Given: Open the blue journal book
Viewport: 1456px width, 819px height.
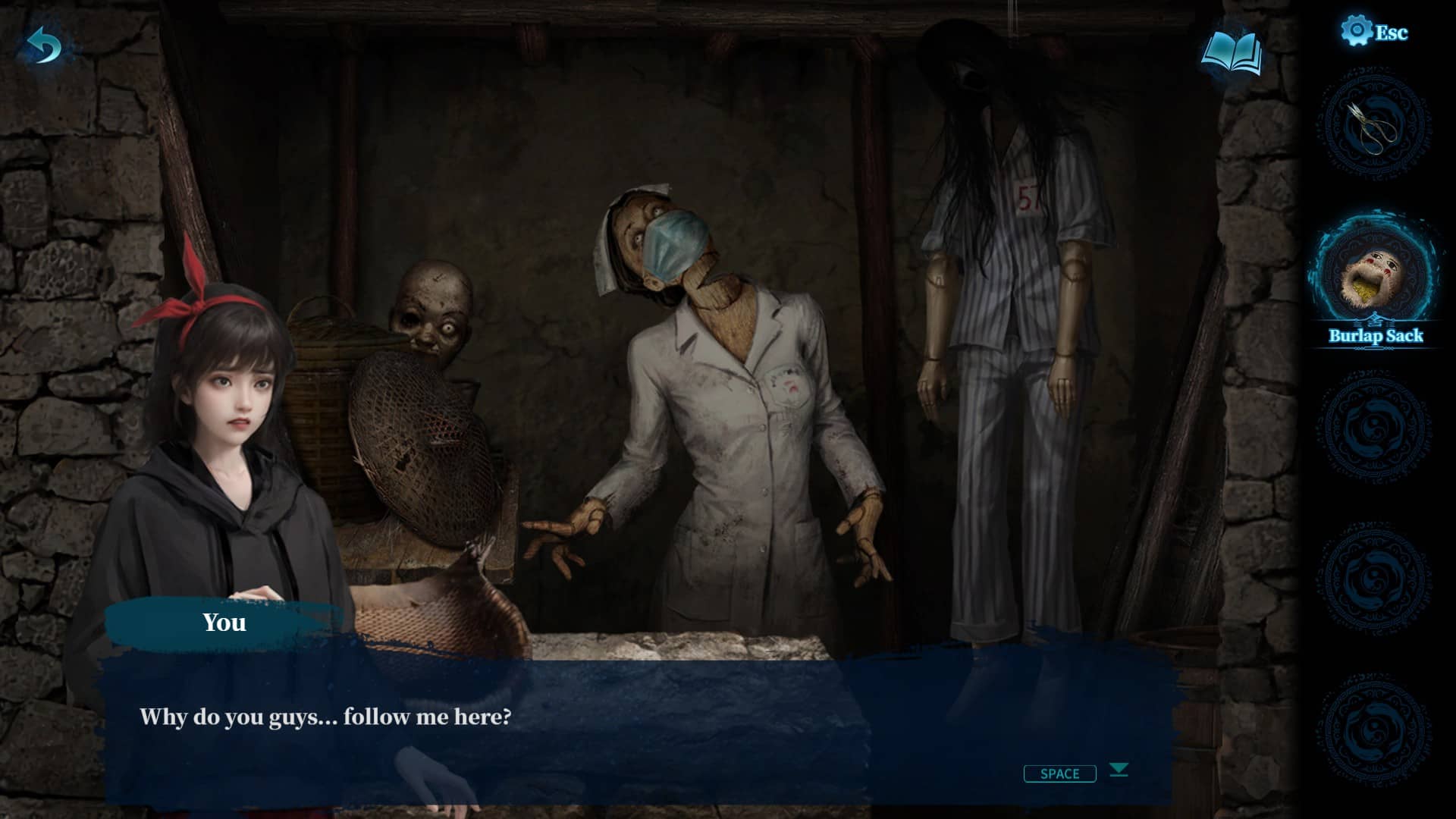Looking at the screenshot, I should tap(1232, 53).
